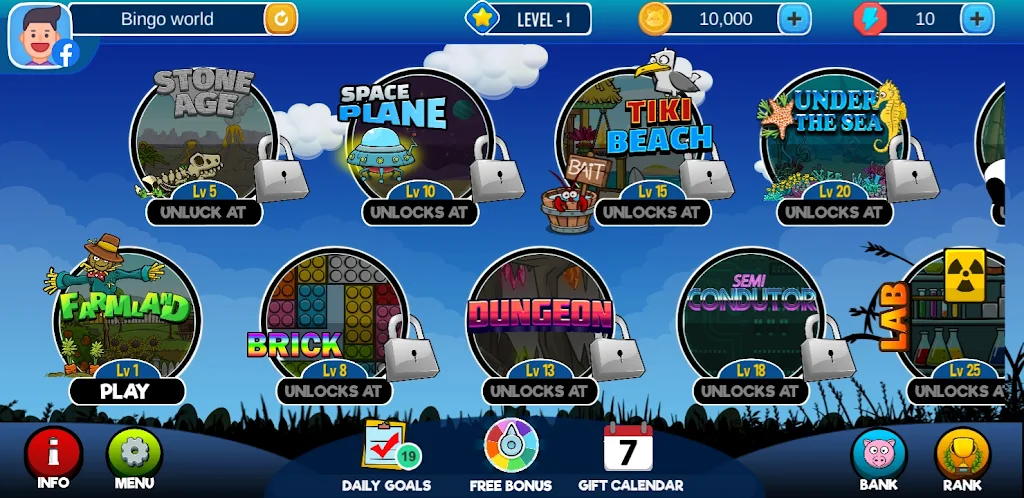Show the Rank trophy leaderboard
The height and width of the screenshot is (498, 1024).
point(962,454)
